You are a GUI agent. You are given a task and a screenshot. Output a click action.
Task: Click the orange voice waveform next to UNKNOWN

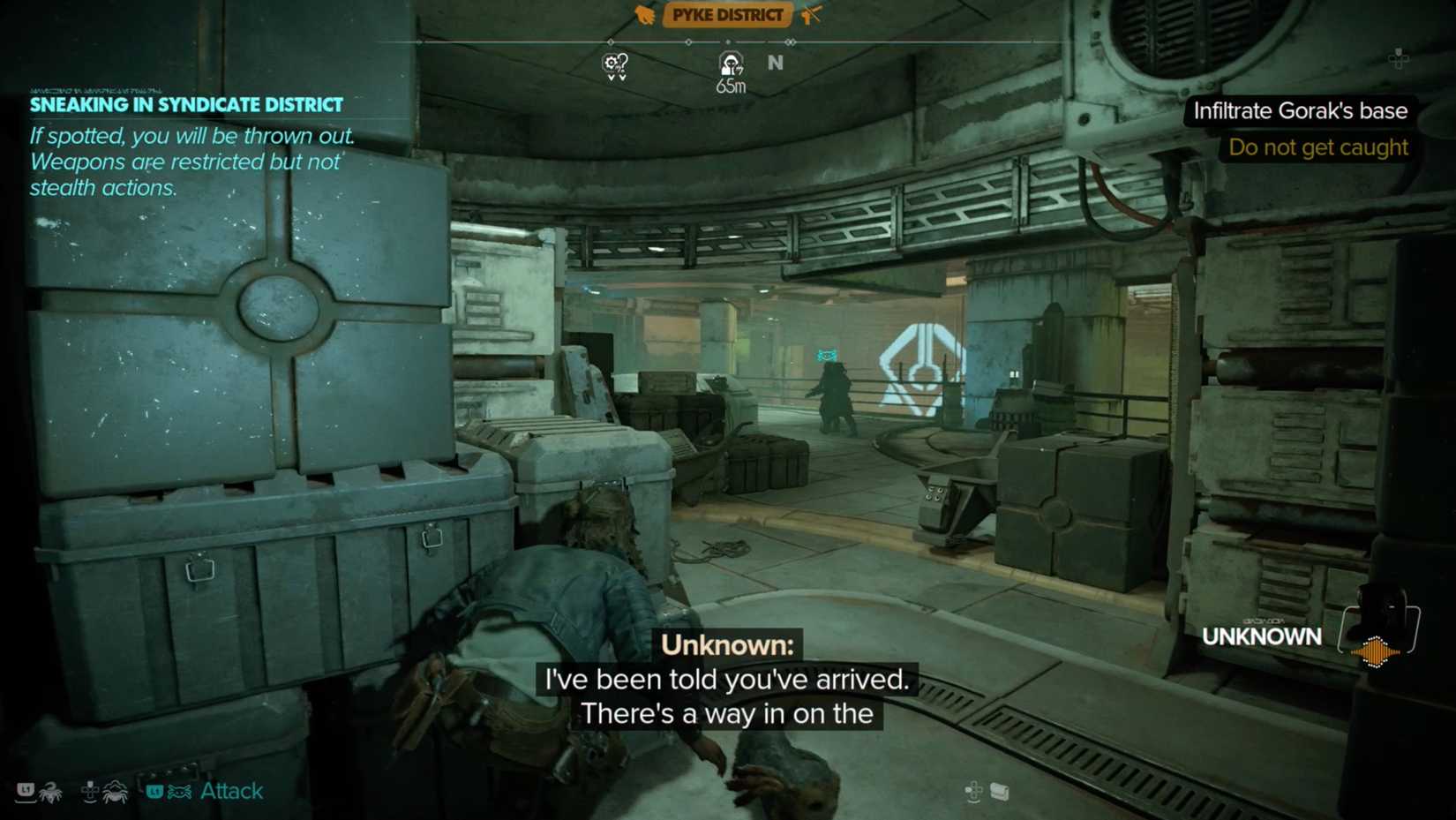point(1375,652)
